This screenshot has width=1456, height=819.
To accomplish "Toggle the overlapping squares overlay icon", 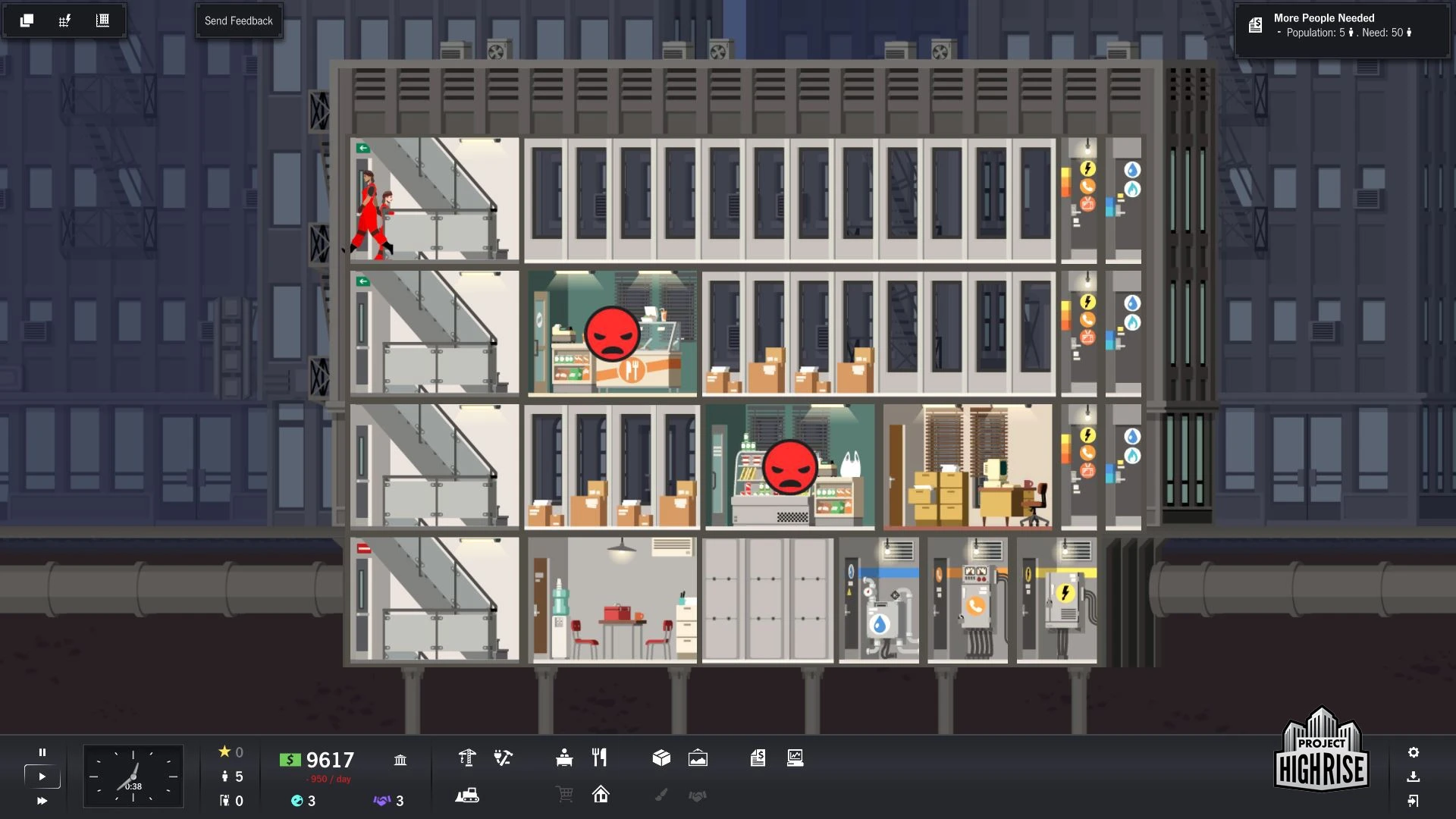I will [x=27, y=20].
